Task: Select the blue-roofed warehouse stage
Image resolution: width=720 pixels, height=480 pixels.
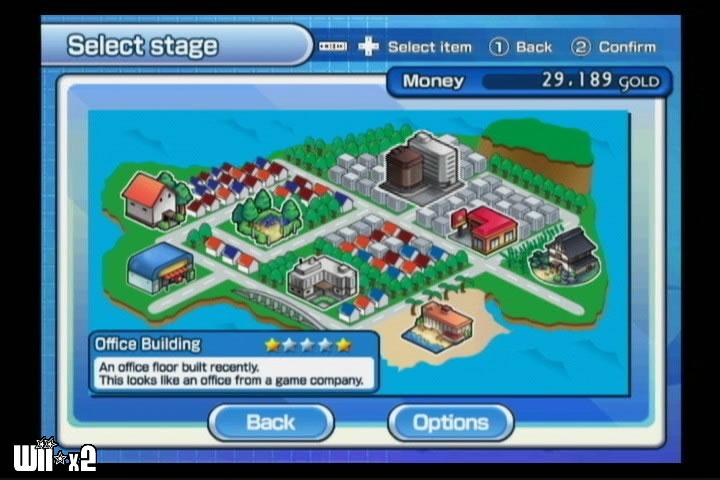Action: click(160, 268)
